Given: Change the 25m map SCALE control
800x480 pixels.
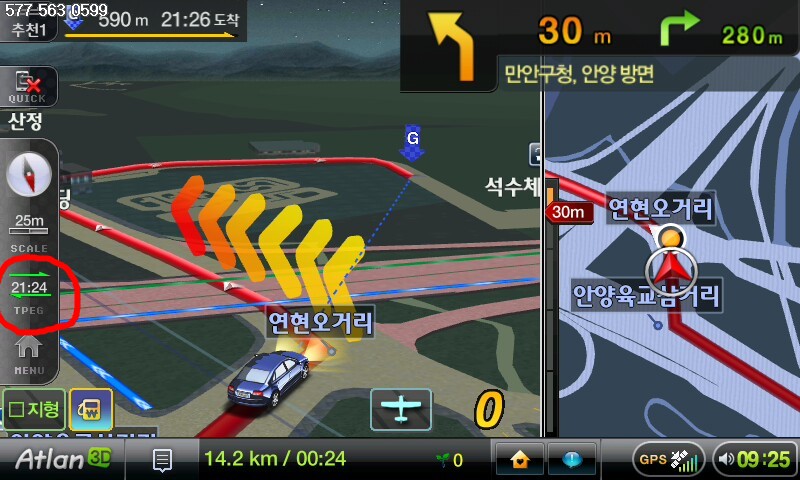Looking at the screenshot, I should click(29, 228).
